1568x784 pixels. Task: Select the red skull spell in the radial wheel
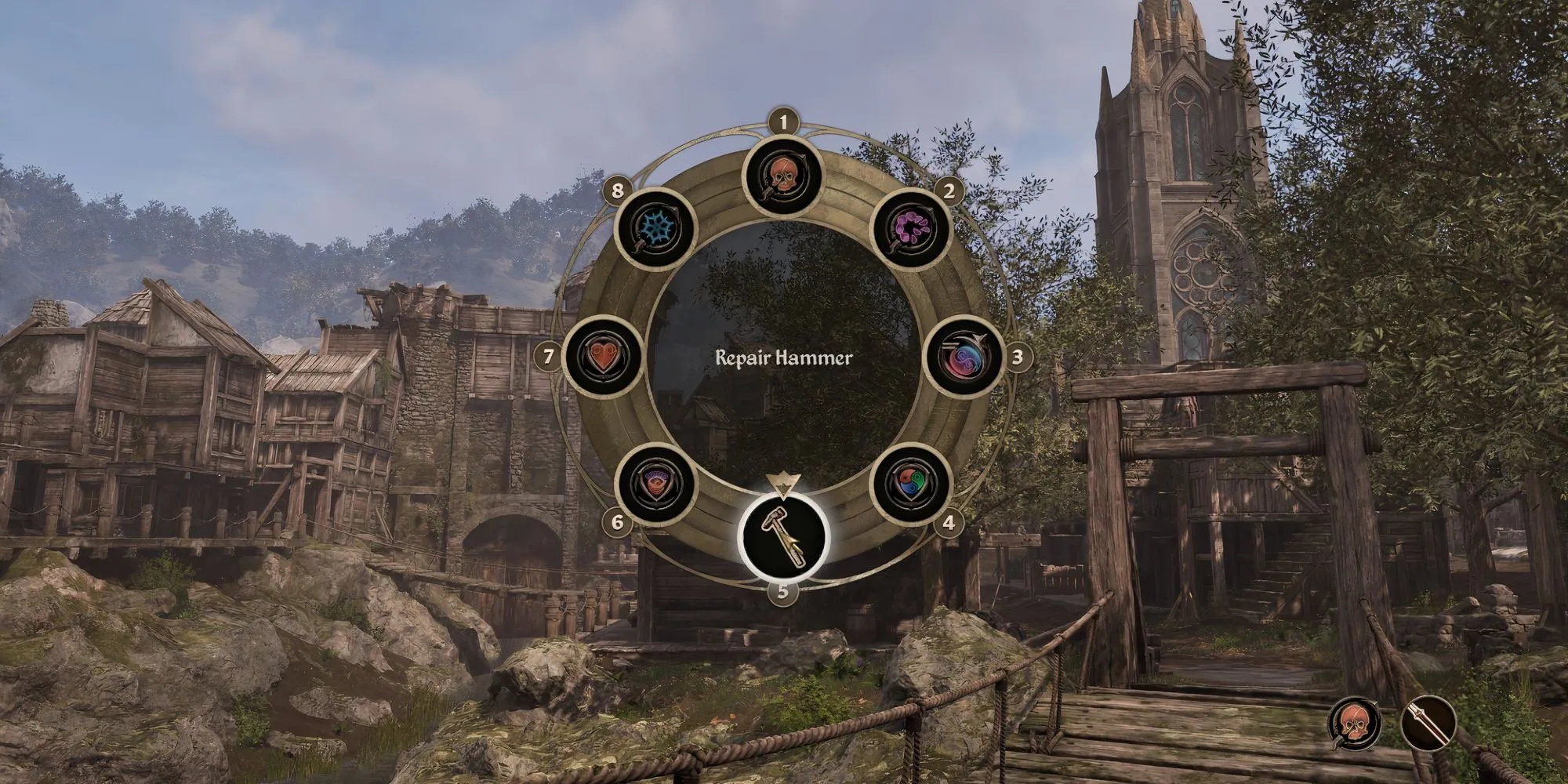tap(782, 177)
